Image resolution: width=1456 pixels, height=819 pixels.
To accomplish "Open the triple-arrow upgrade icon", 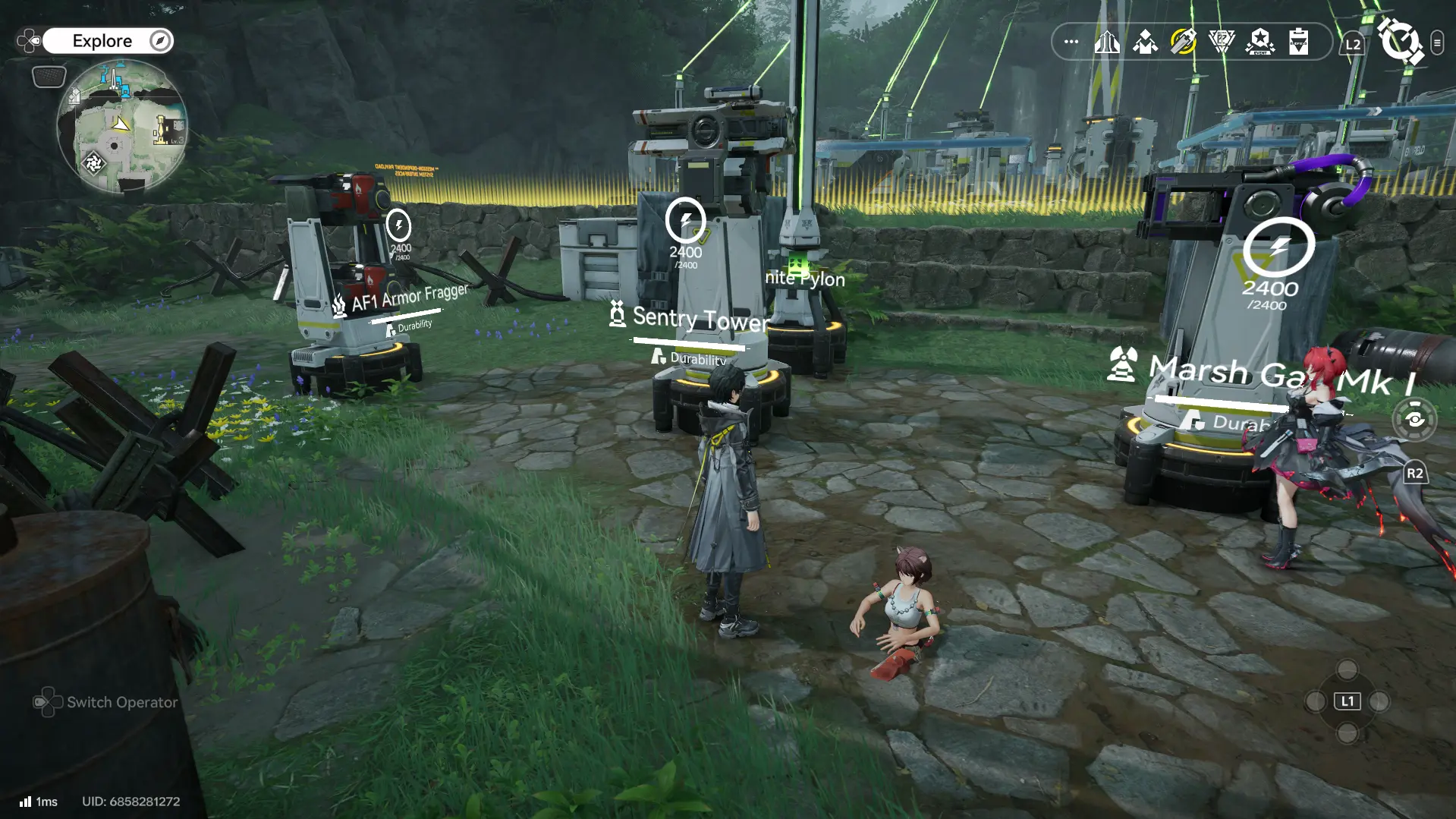I will (x=1107, y=42).
